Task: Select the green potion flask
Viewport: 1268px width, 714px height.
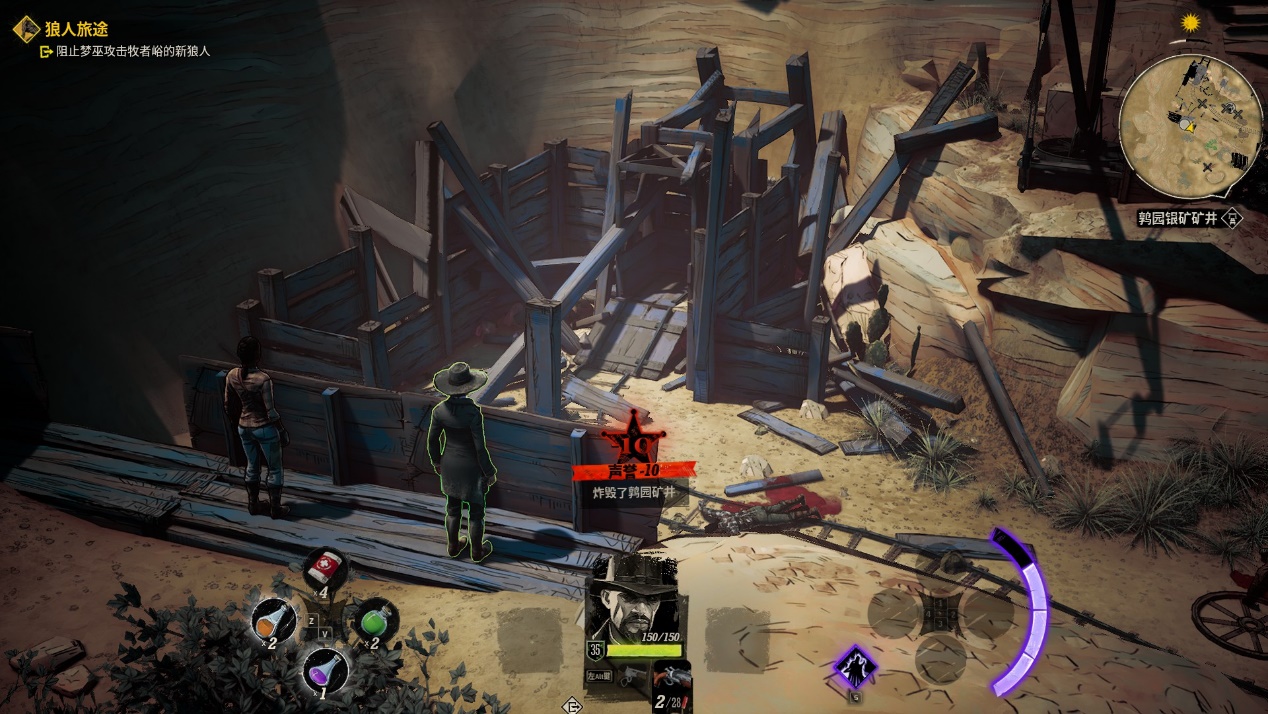Action: coord(374,621)
